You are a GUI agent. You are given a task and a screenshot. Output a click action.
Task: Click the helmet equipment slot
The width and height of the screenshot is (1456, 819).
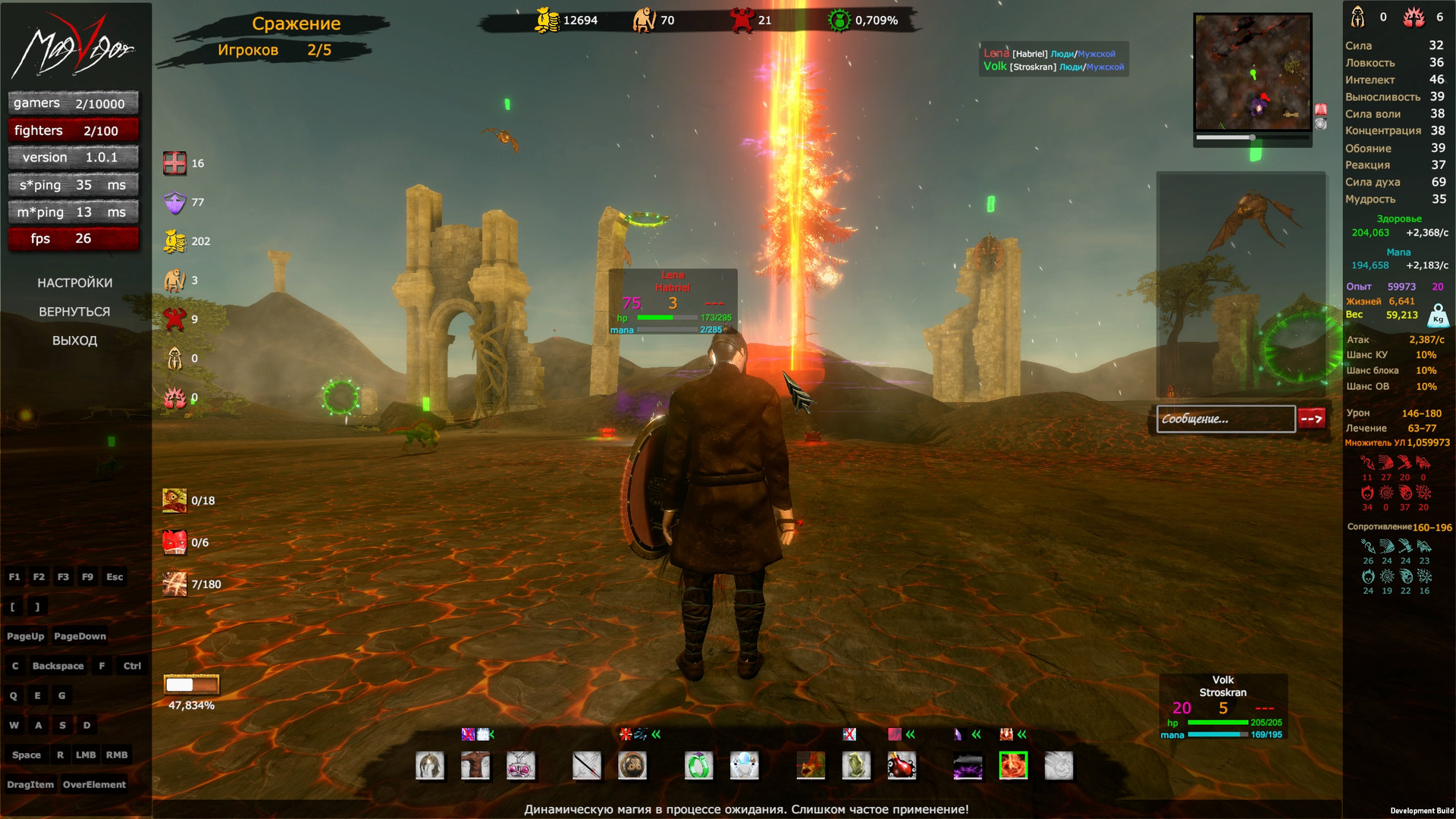(430, 766)
